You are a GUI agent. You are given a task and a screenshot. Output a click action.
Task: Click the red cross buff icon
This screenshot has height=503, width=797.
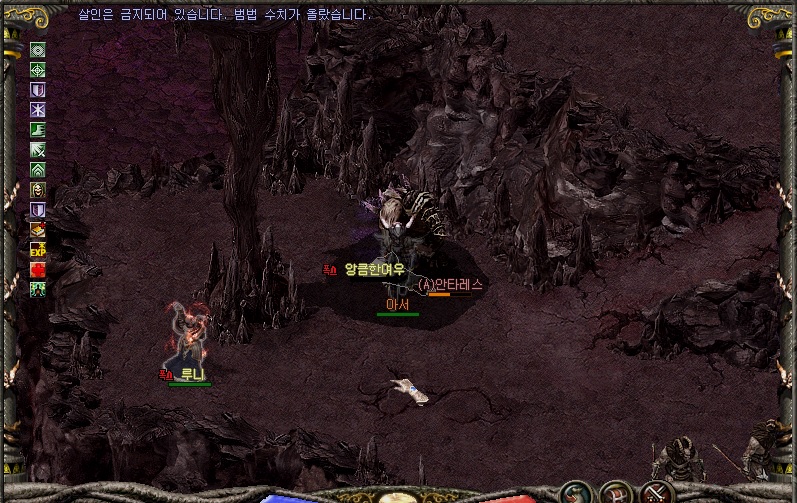(x=38, y=269)
